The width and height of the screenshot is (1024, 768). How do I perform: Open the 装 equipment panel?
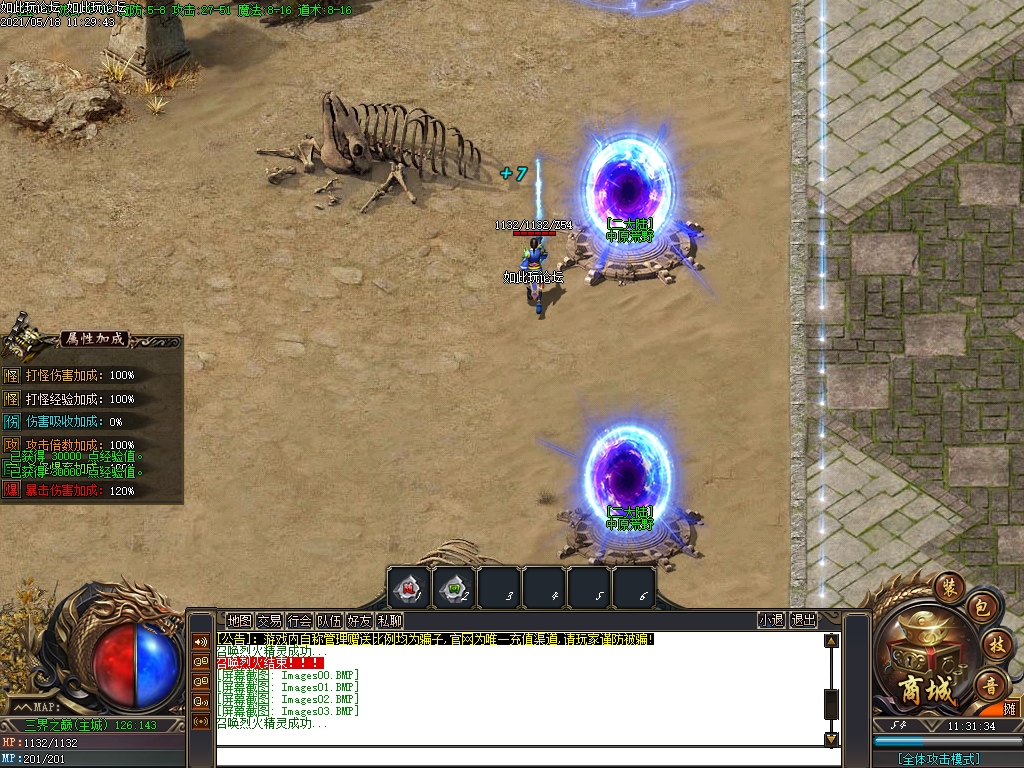pos(947,585)
